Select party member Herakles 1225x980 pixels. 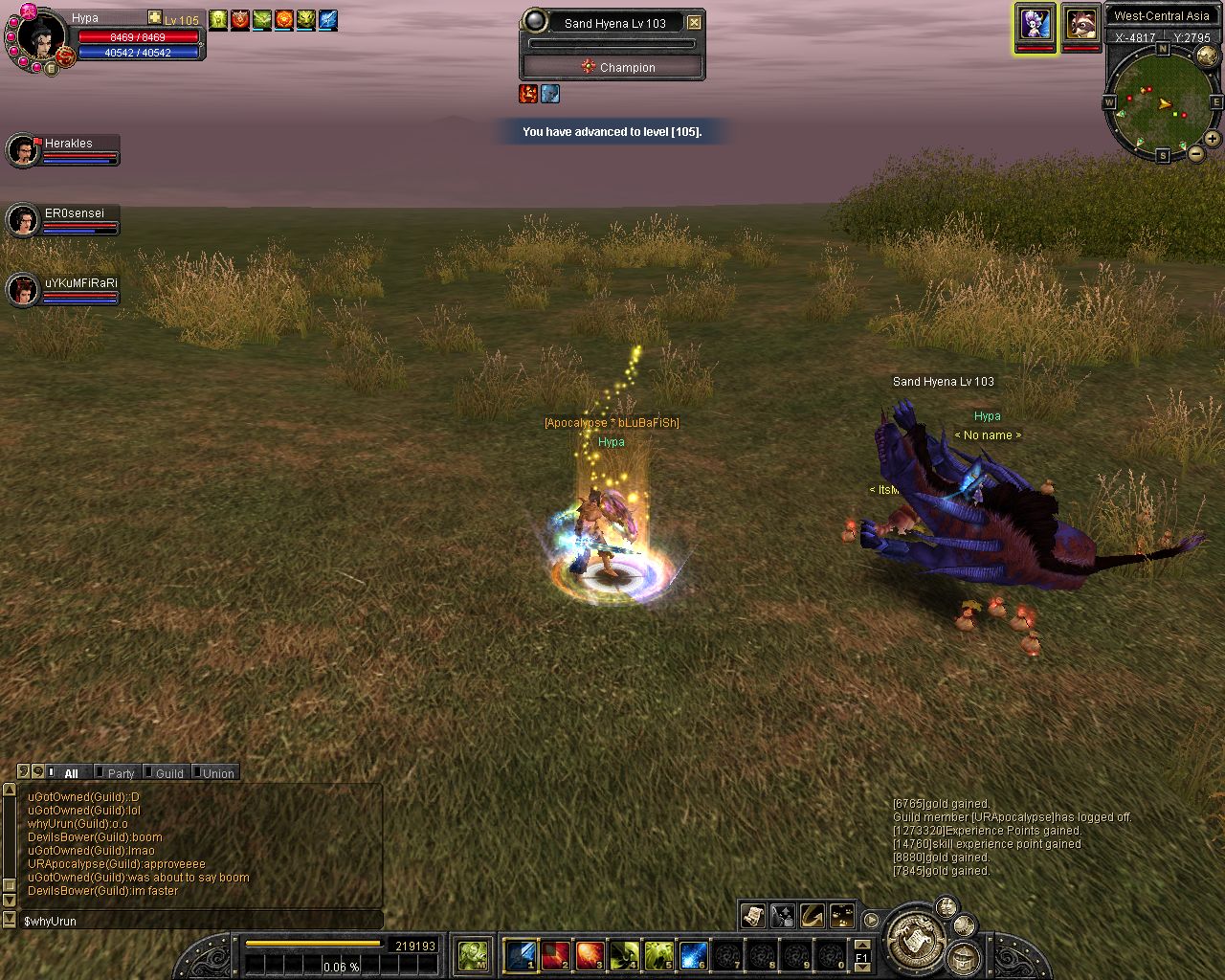[67, 144]
